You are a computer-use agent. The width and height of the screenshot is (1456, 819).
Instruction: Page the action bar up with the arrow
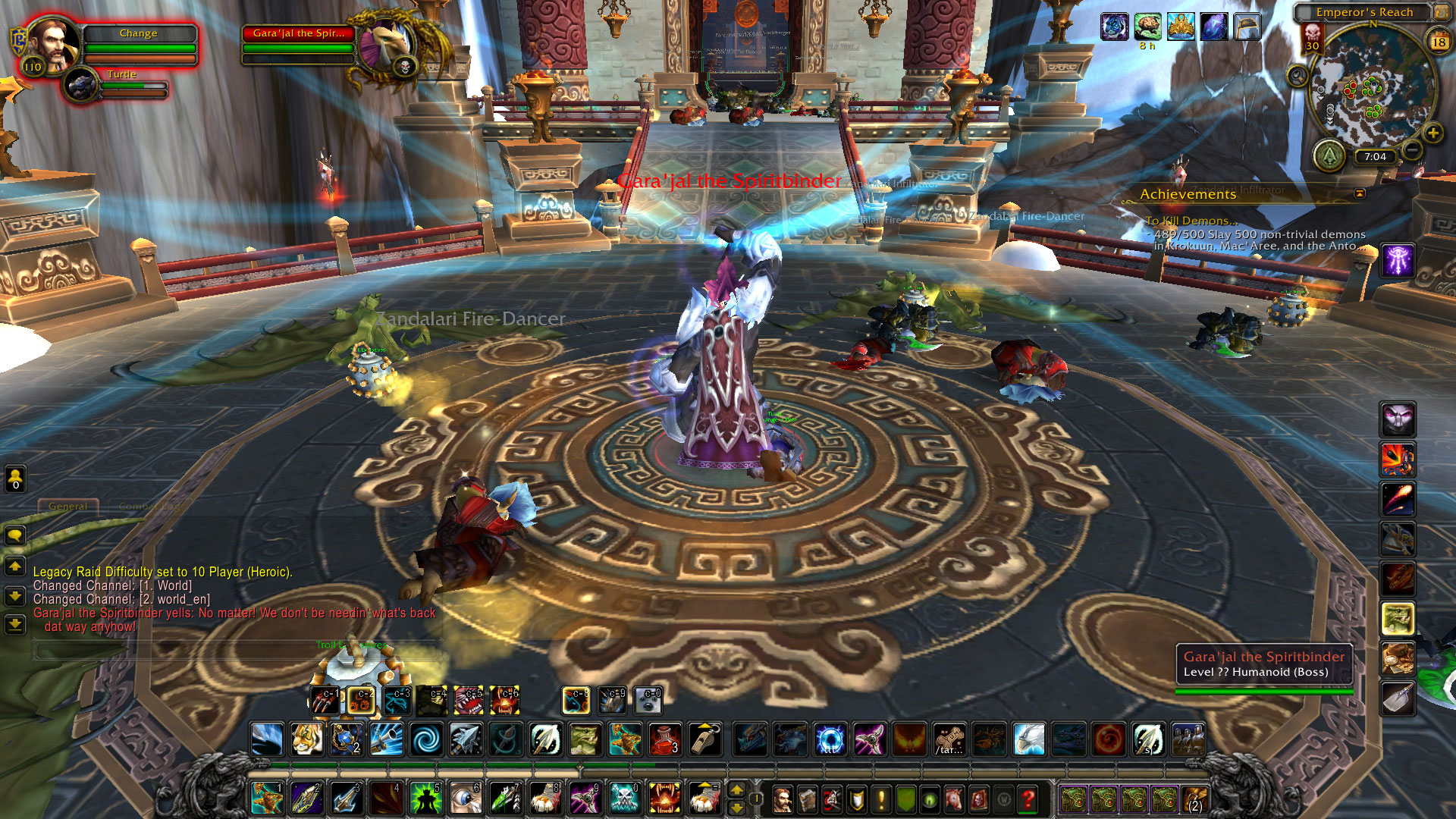736,790
